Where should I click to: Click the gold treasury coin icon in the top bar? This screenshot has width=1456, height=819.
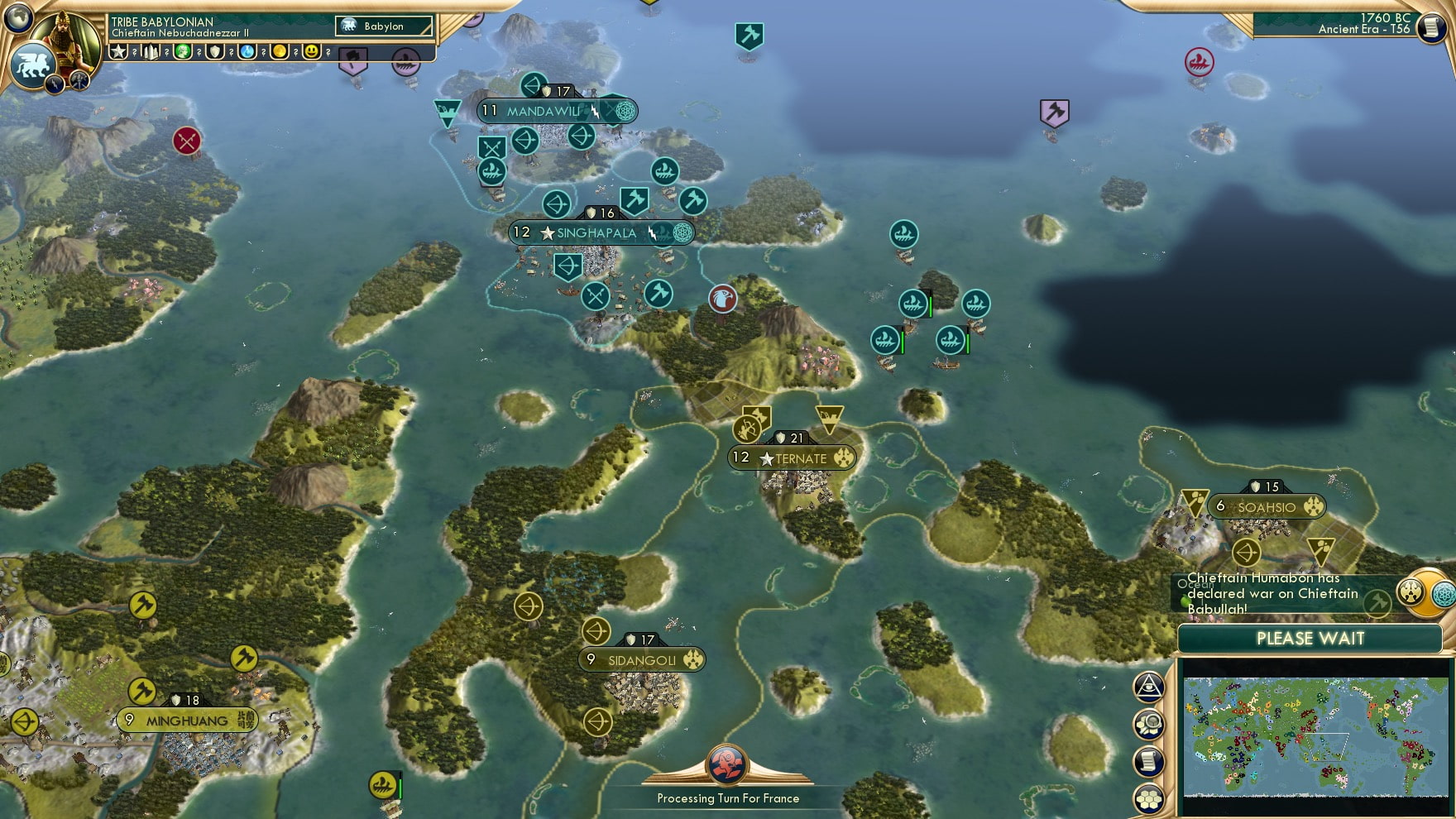coord(280,51)
